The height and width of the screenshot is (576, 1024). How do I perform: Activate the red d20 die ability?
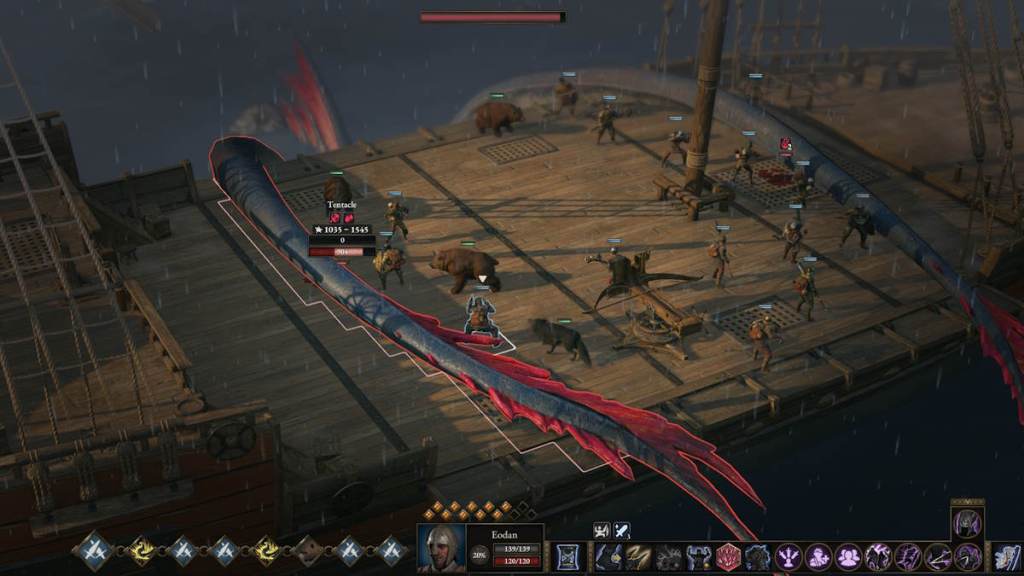728,557
